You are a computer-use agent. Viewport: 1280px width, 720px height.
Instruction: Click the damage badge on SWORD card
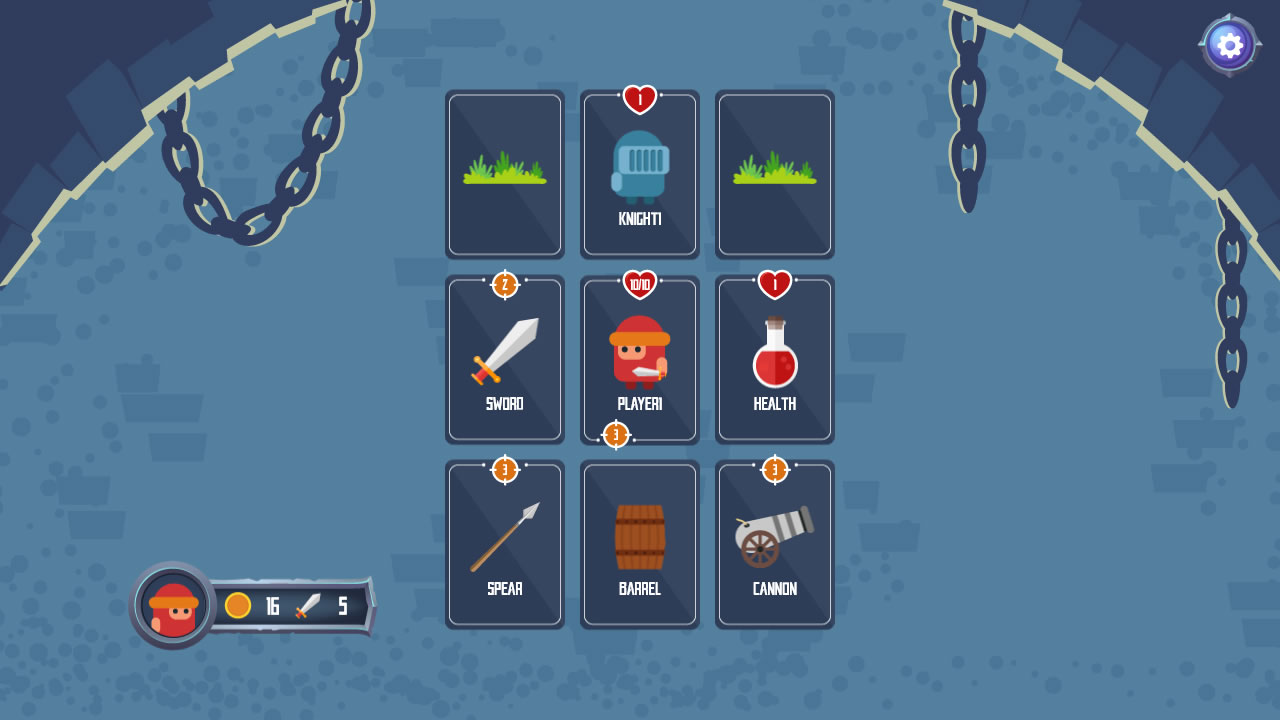pos(505,282)
